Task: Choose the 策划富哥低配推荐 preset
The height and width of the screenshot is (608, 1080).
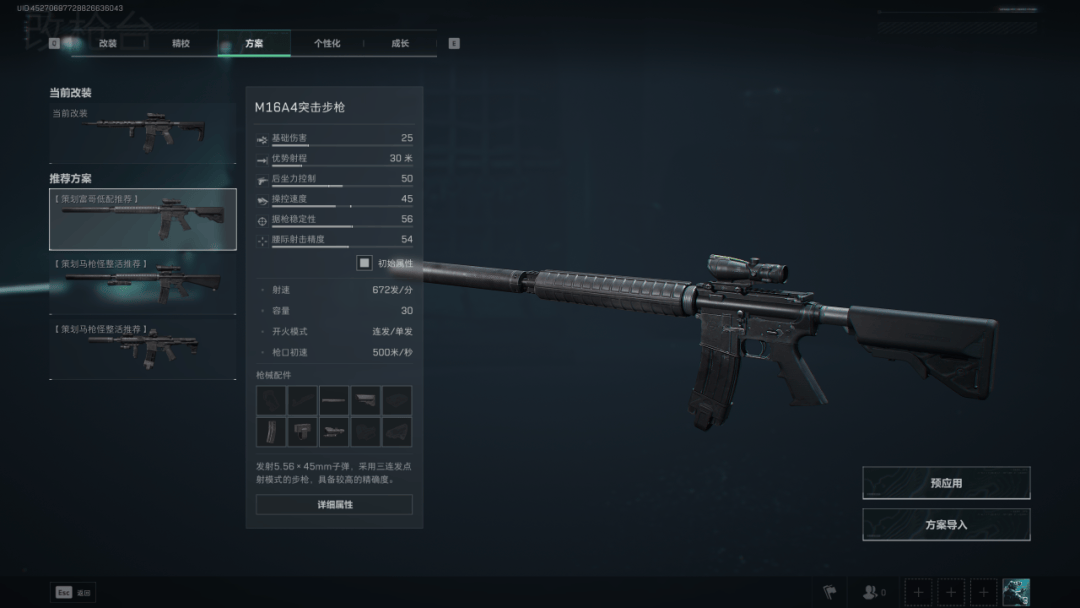Action: click(143, 219)
